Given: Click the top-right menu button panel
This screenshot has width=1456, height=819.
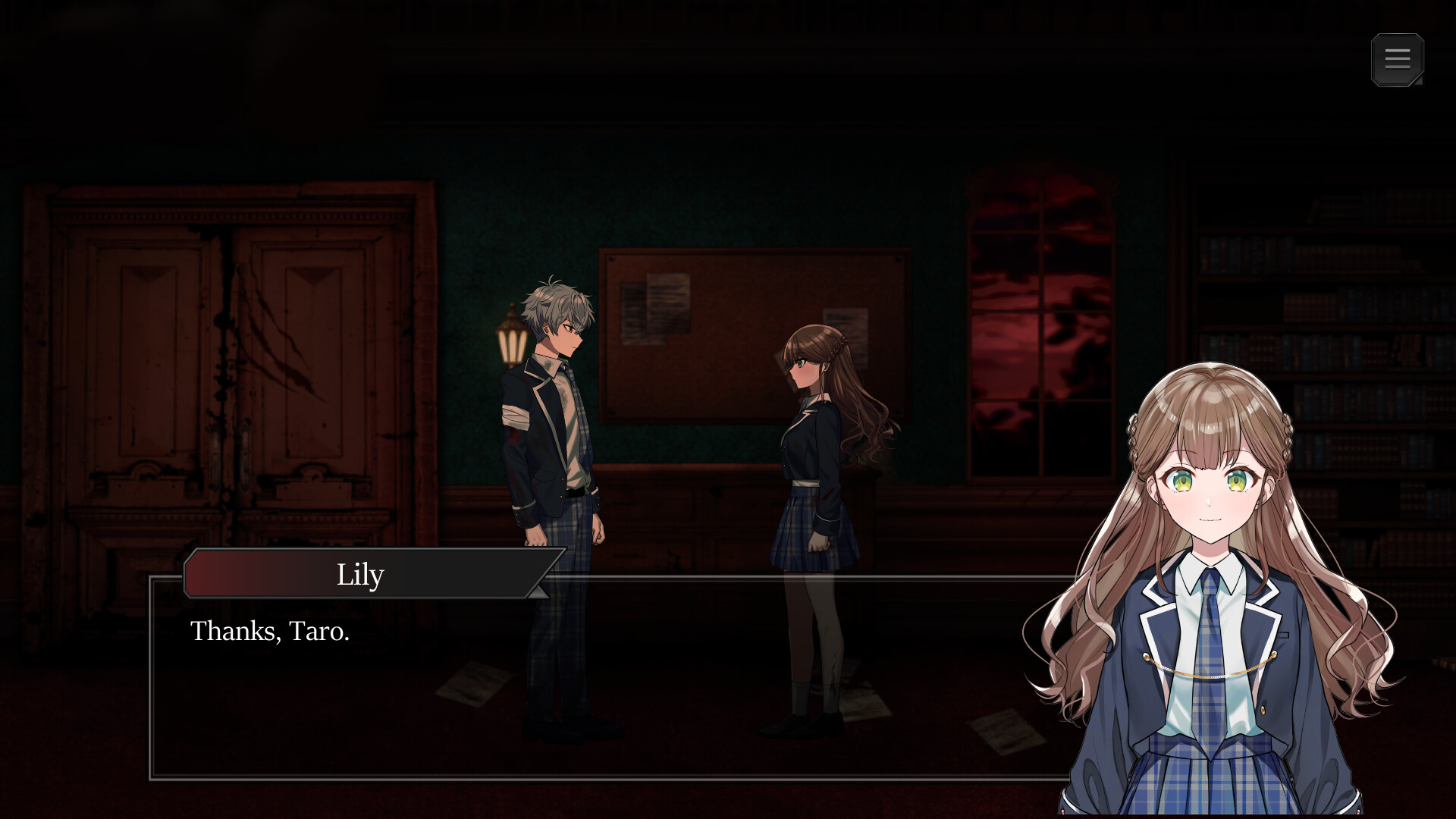Looking at the screenshot, I should tap(1398, 60).
